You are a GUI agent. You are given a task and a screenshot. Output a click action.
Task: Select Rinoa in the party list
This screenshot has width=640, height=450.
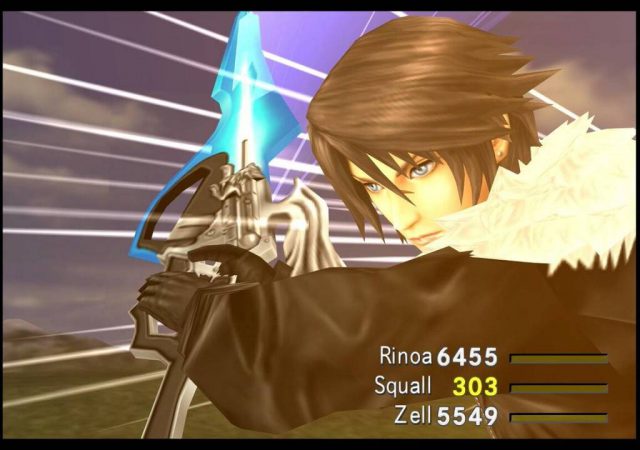(403, 356)
